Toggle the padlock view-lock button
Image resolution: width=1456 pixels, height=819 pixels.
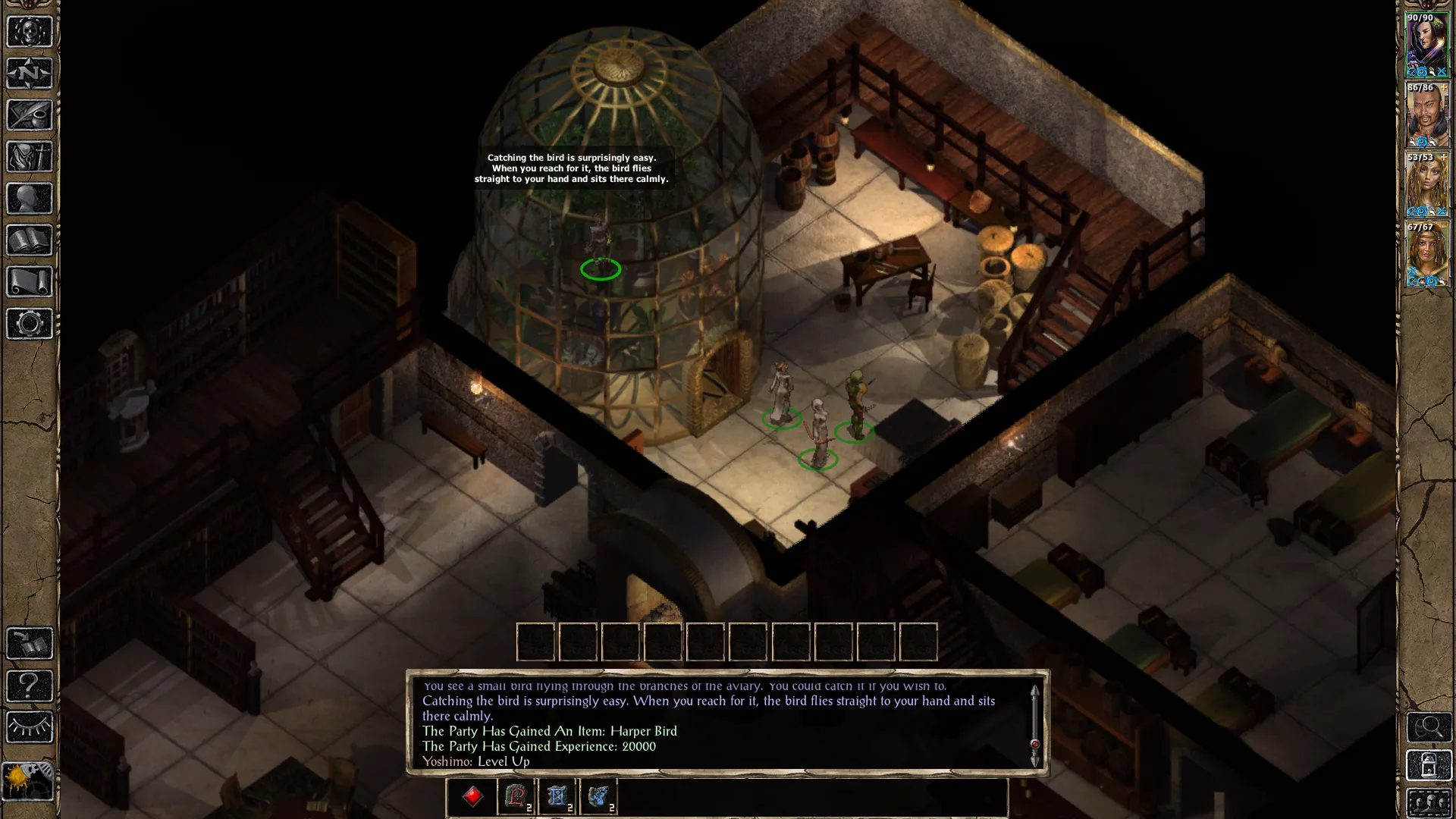click(x=1429, y=766)
